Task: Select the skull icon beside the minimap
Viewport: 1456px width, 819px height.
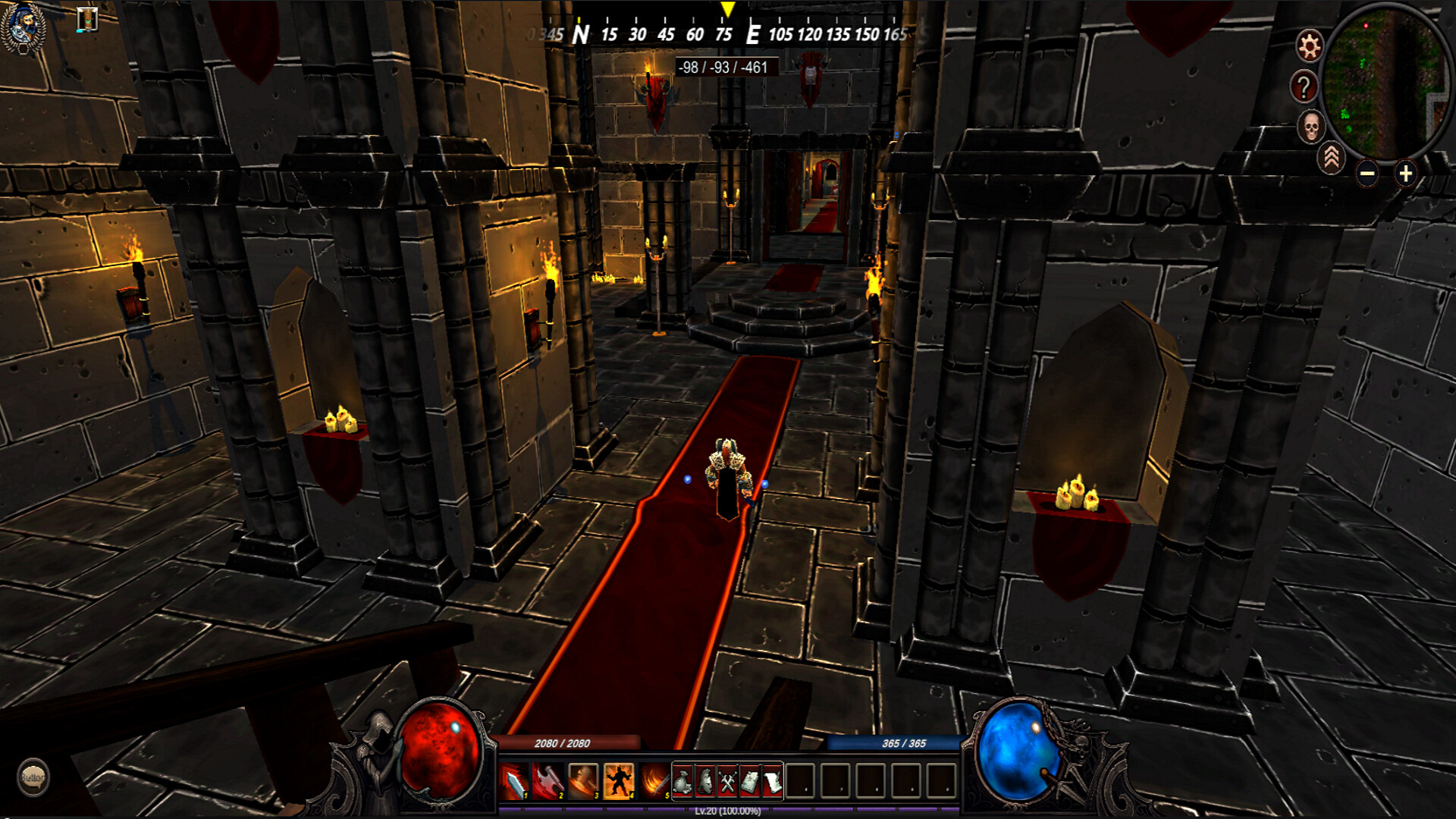Action: click(x=1311, y=124)
